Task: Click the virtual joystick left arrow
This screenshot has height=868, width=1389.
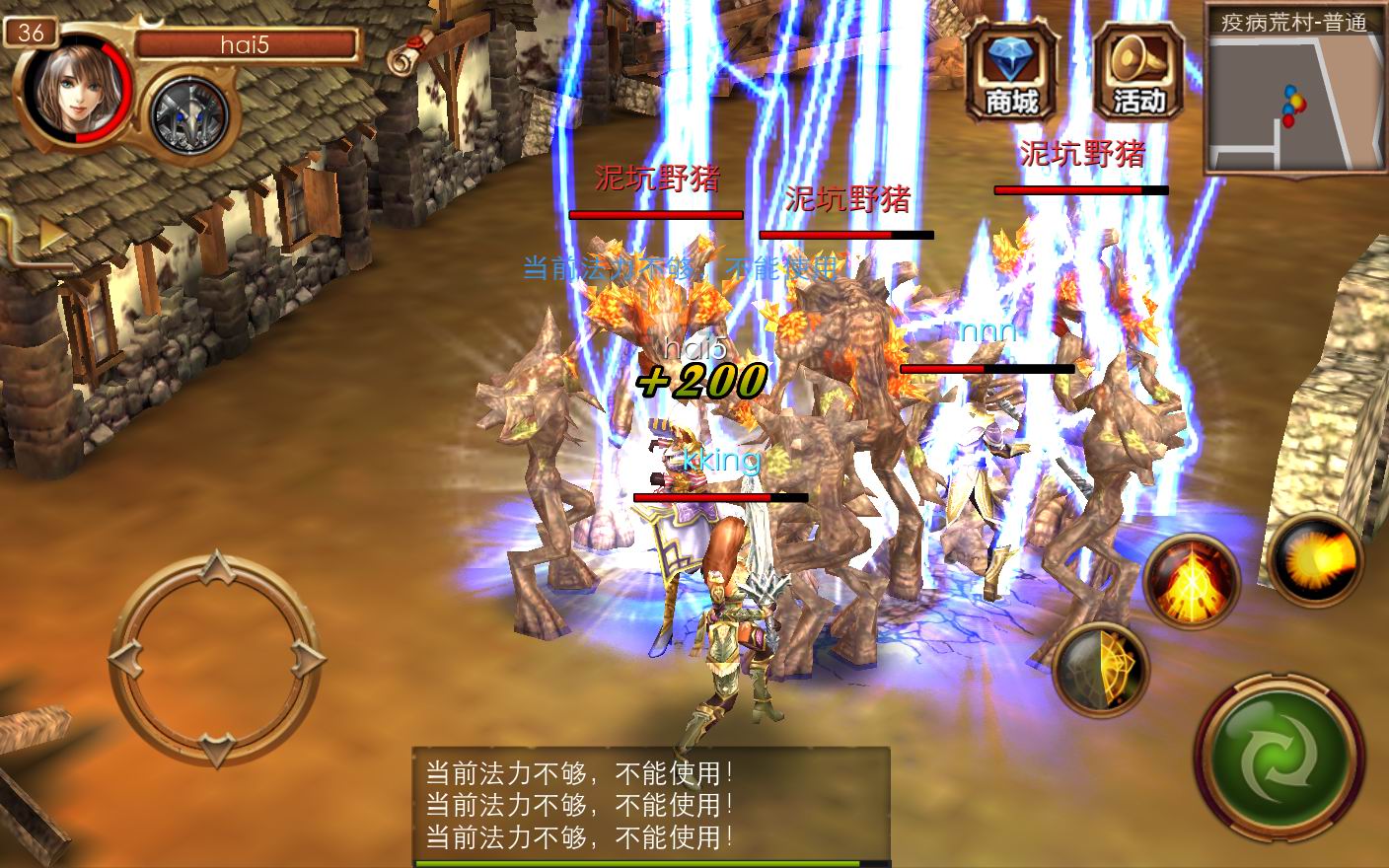Action: [125, 658]
